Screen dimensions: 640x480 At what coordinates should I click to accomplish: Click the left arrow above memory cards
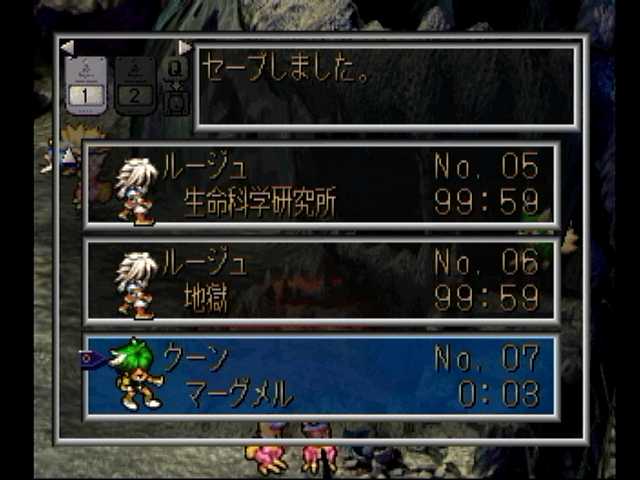67,47
